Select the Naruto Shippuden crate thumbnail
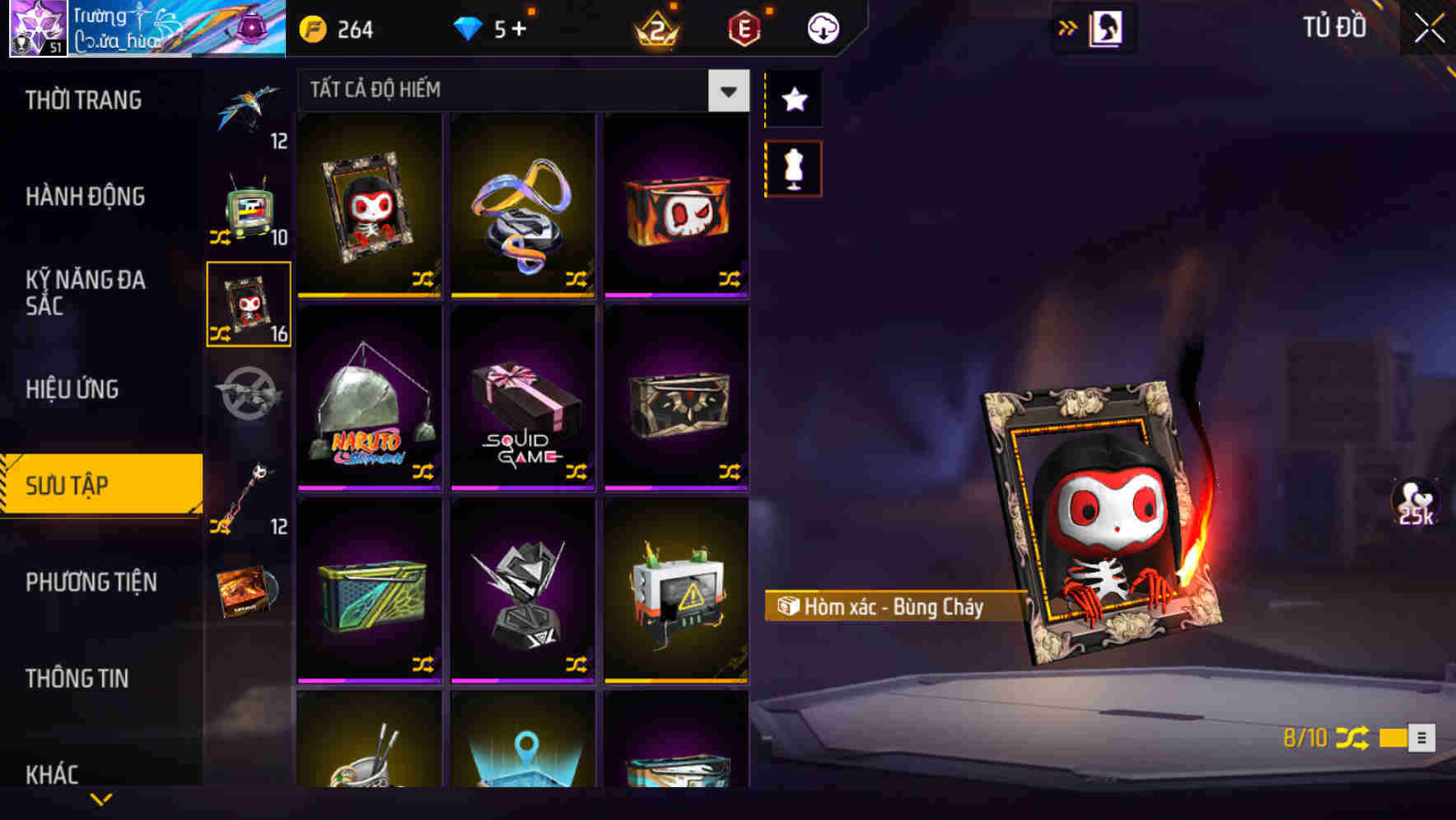This screenshot has height=820, width=1456. [x=369, y=399]
